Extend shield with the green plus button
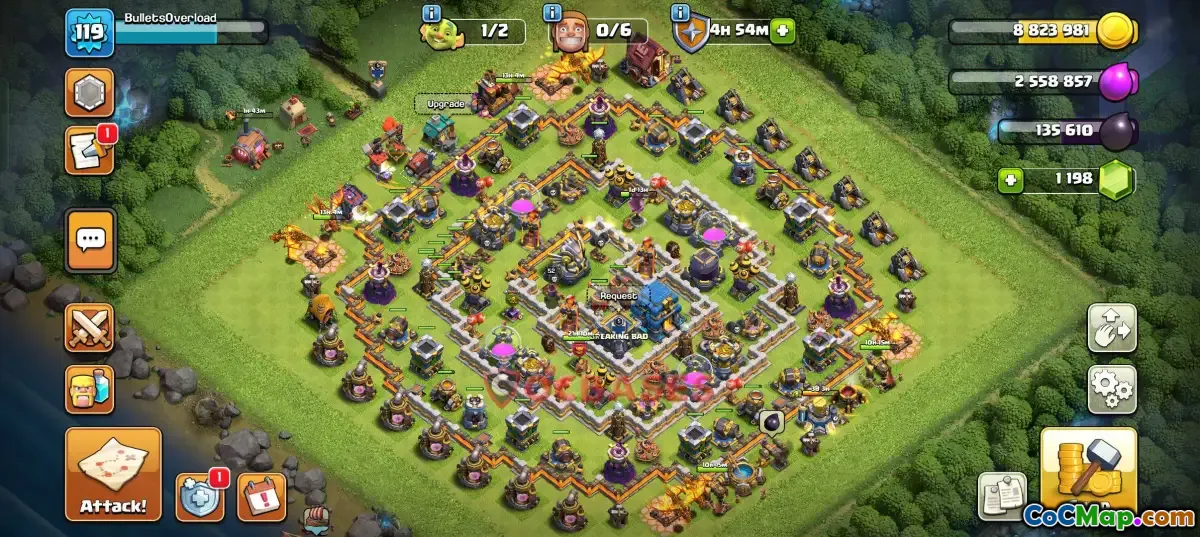 click(x=781, y=31)
